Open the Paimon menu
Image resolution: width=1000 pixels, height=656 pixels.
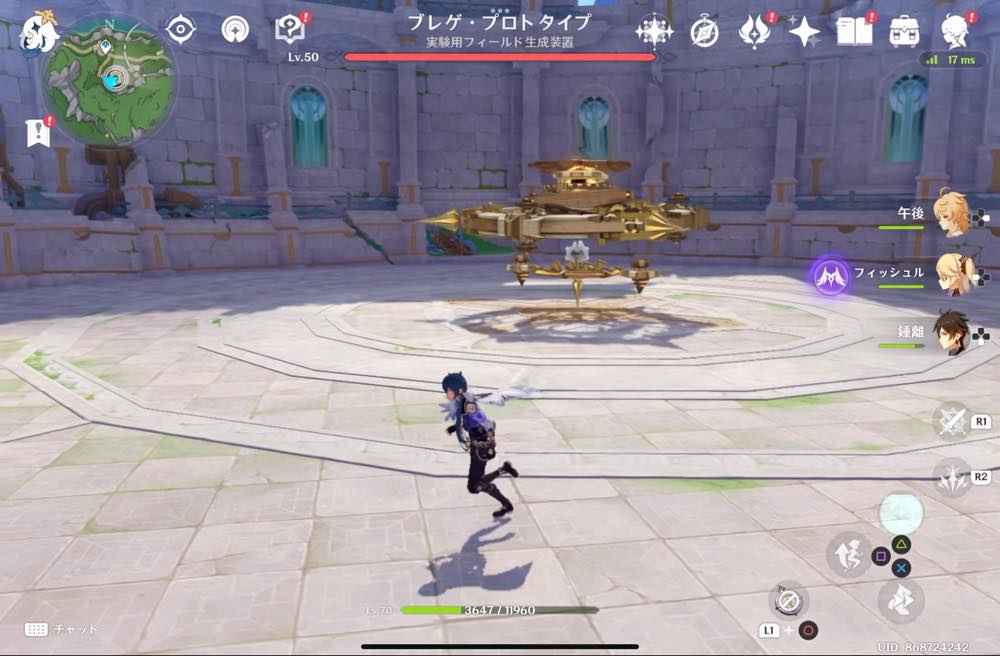point(39,32)
